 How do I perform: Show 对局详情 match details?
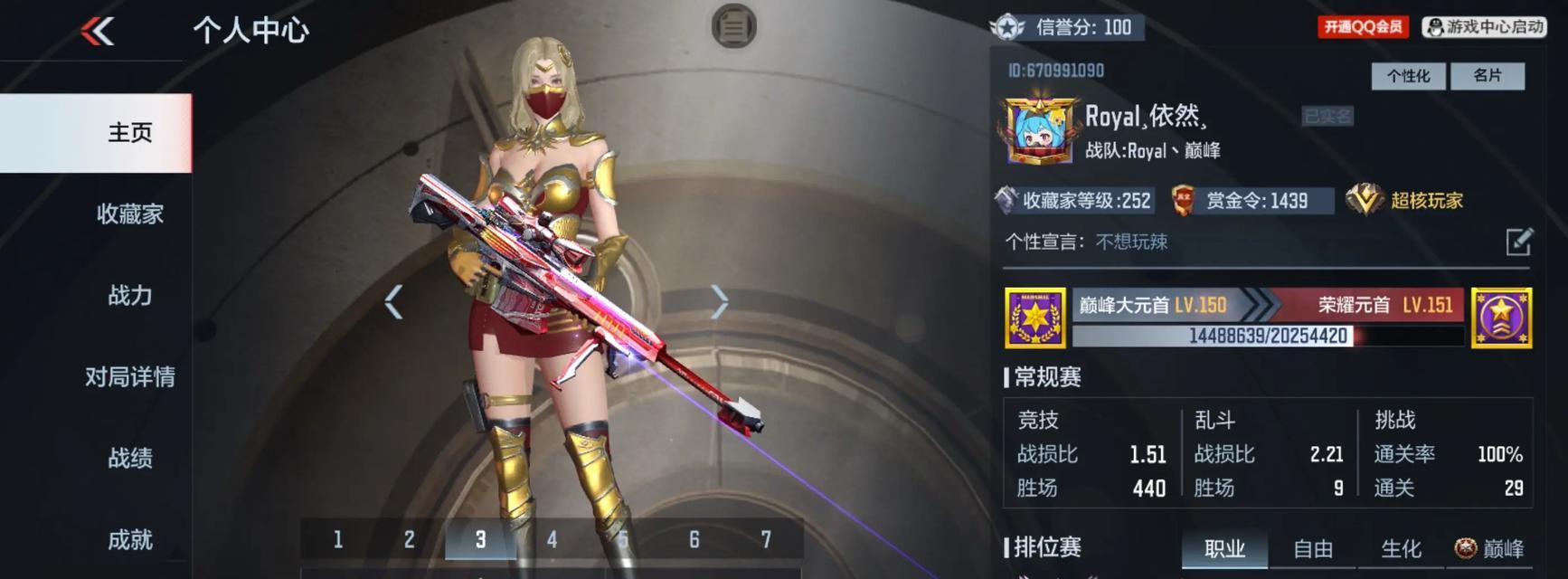tap(129, 377)
